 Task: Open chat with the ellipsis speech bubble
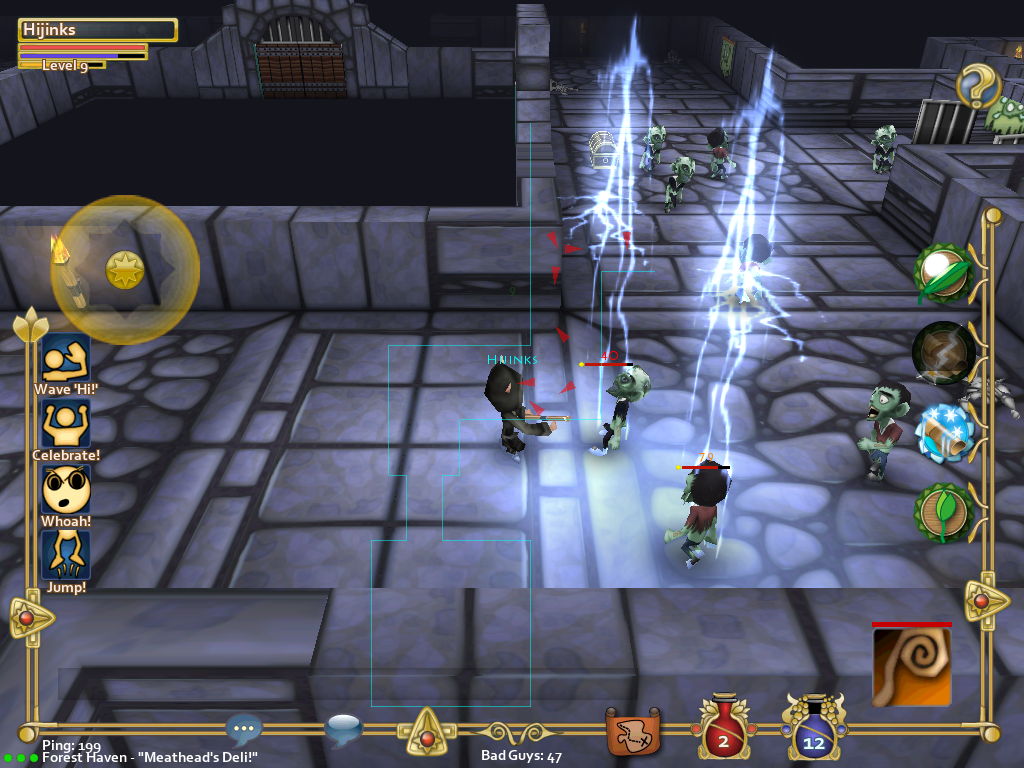coord(244,728)
